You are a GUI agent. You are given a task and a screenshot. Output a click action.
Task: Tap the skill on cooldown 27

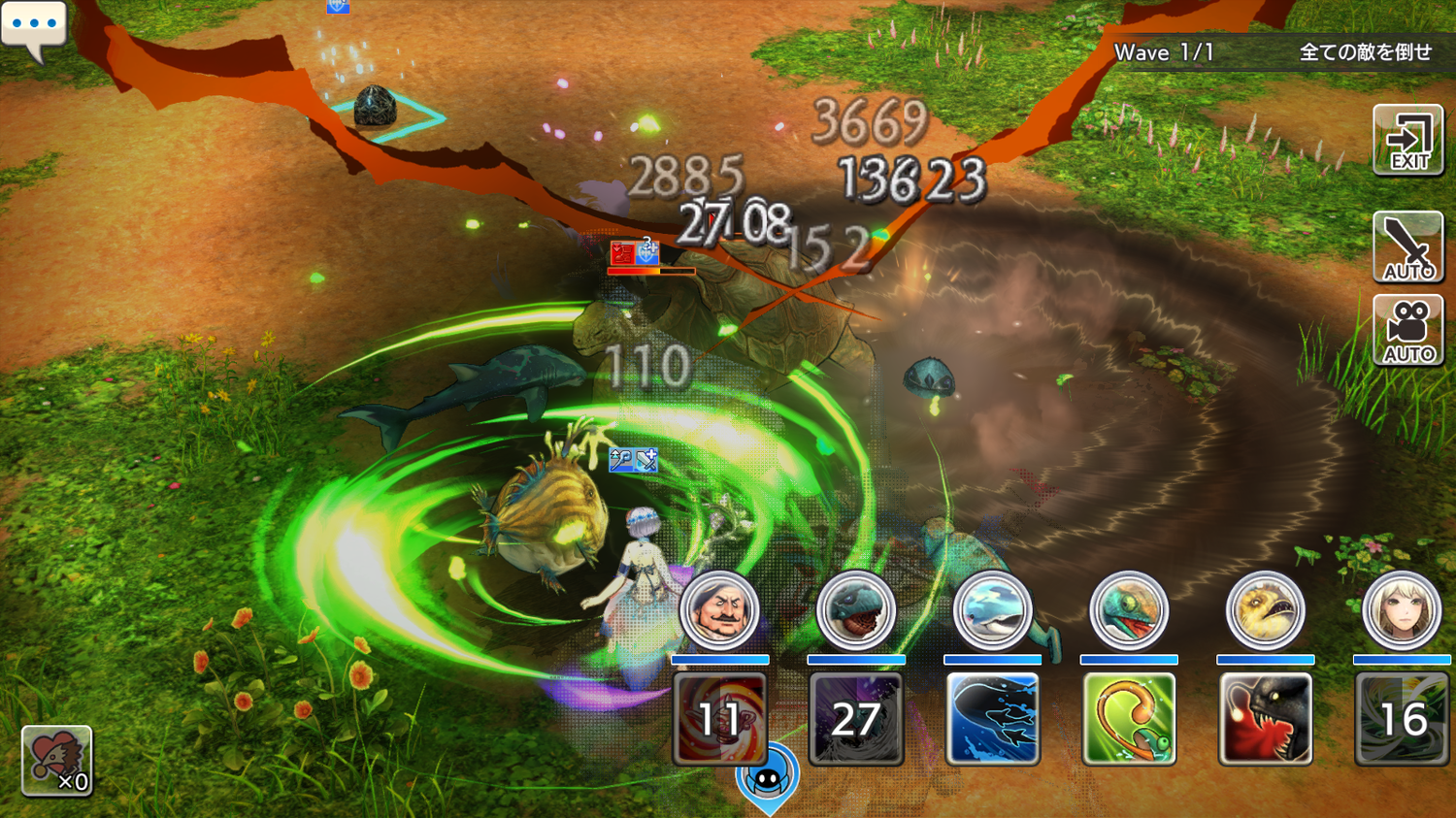pos(855,719)
